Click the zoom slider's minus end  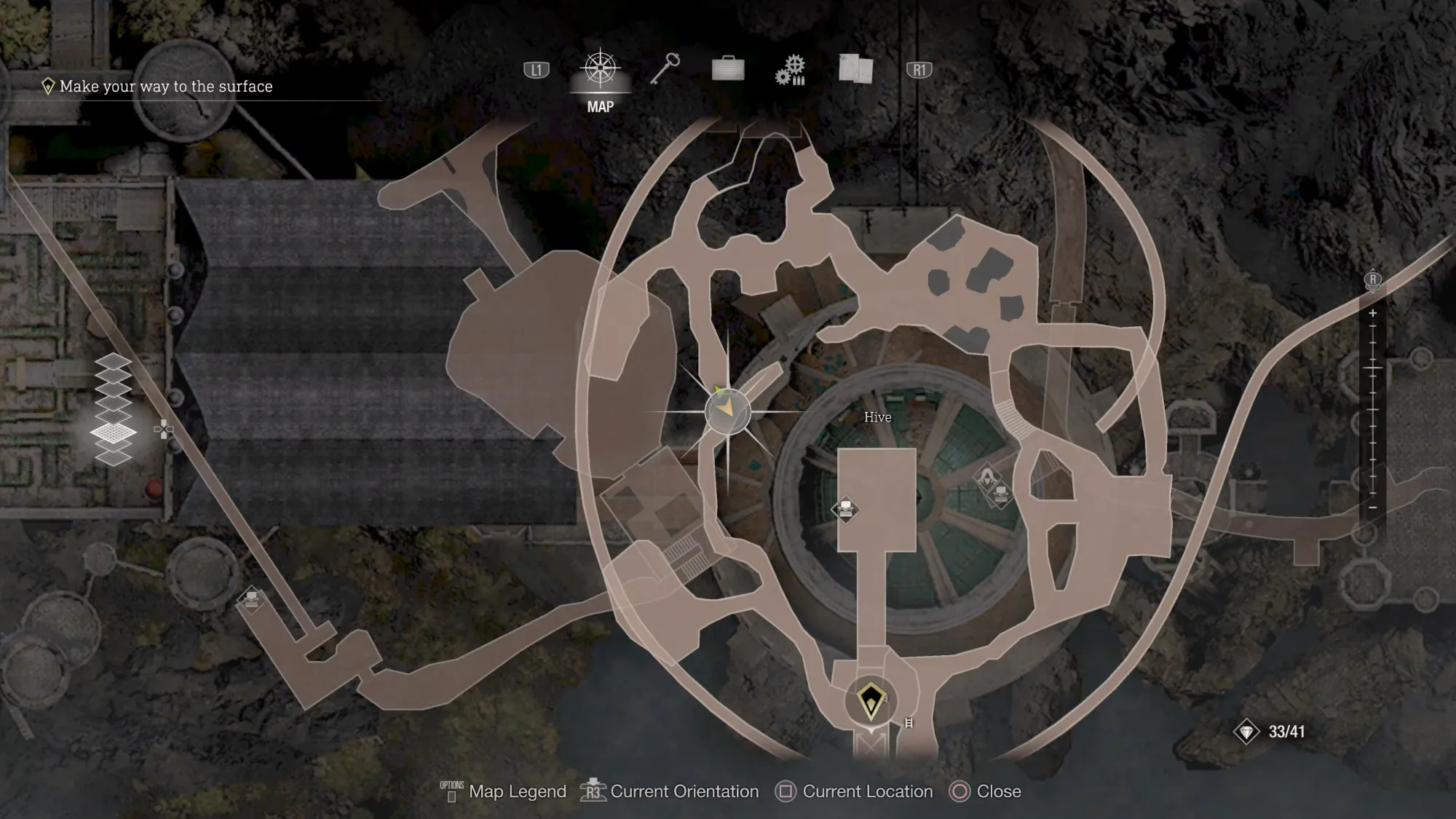(1372, 507)
